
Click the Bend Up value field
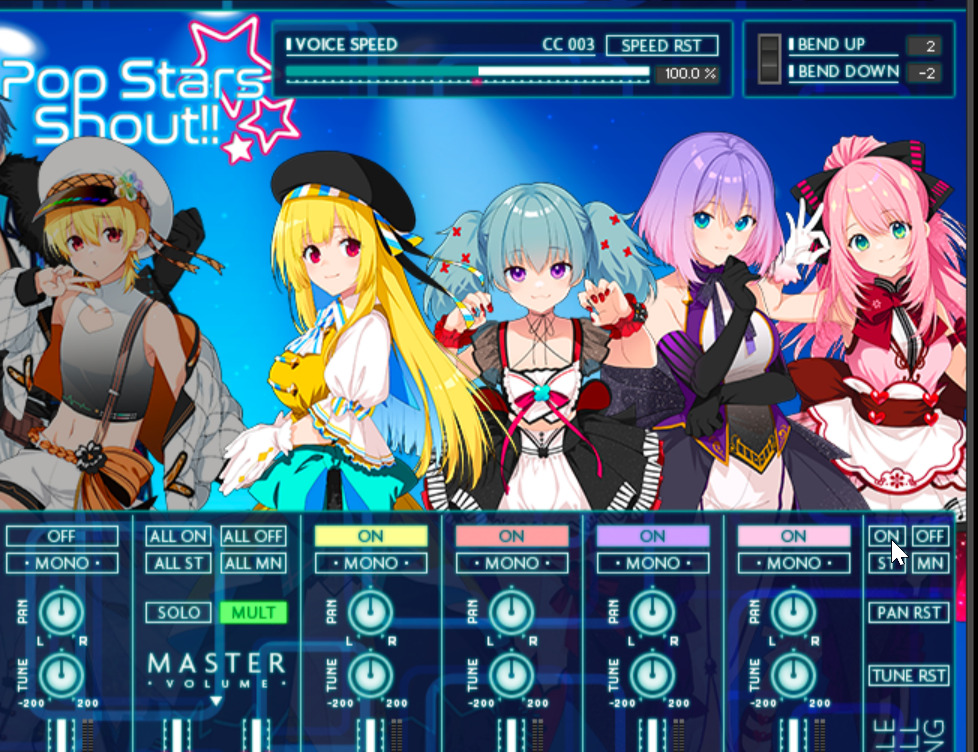tap(924, 46)
